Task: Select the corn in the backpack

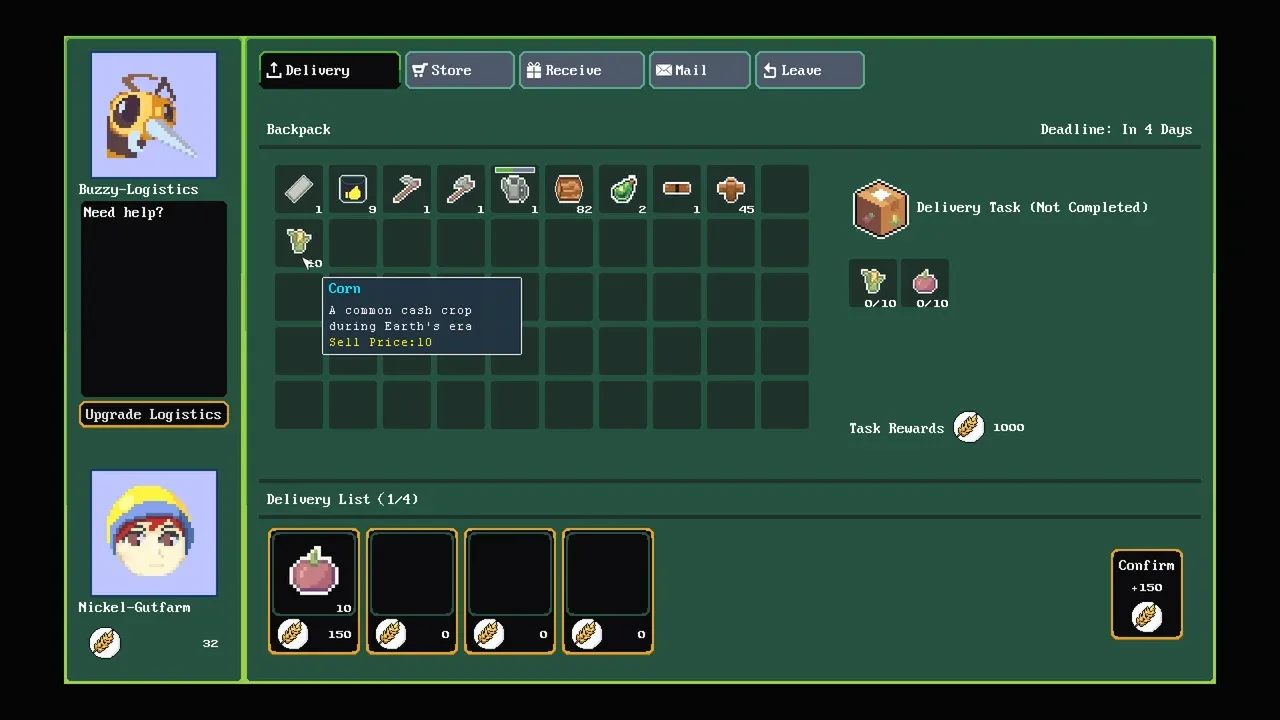Action: tap(299, 241)
